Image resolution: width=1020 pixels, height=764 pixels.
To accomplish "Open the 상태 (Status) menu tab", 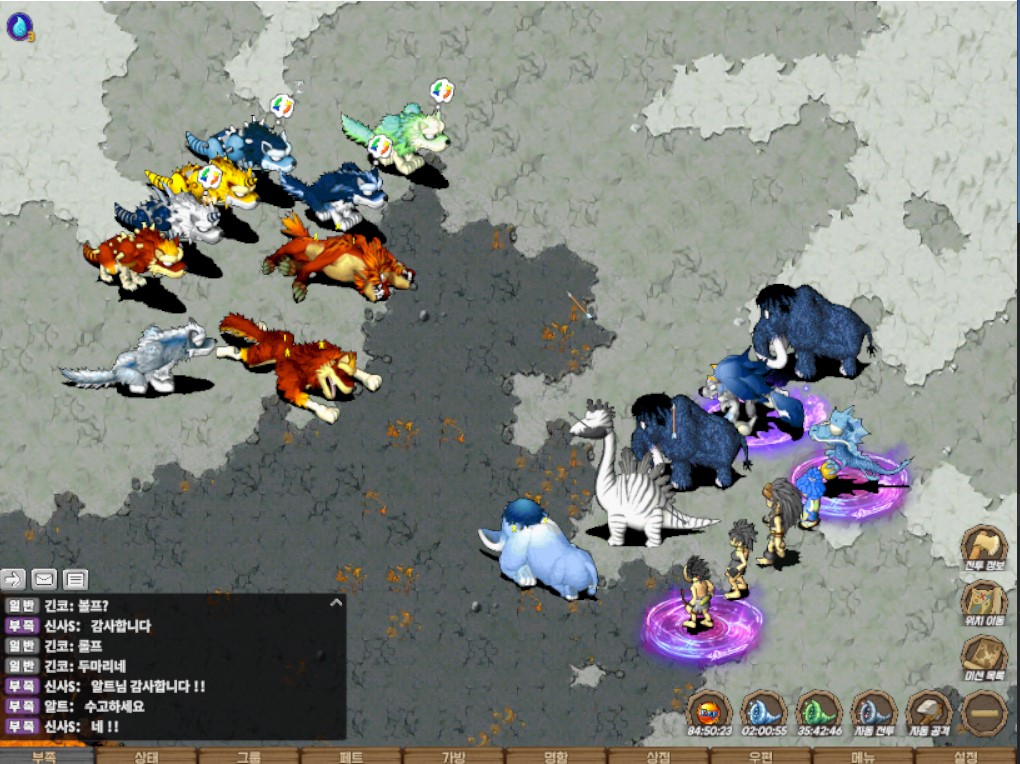I will click(x=148, y=757).
